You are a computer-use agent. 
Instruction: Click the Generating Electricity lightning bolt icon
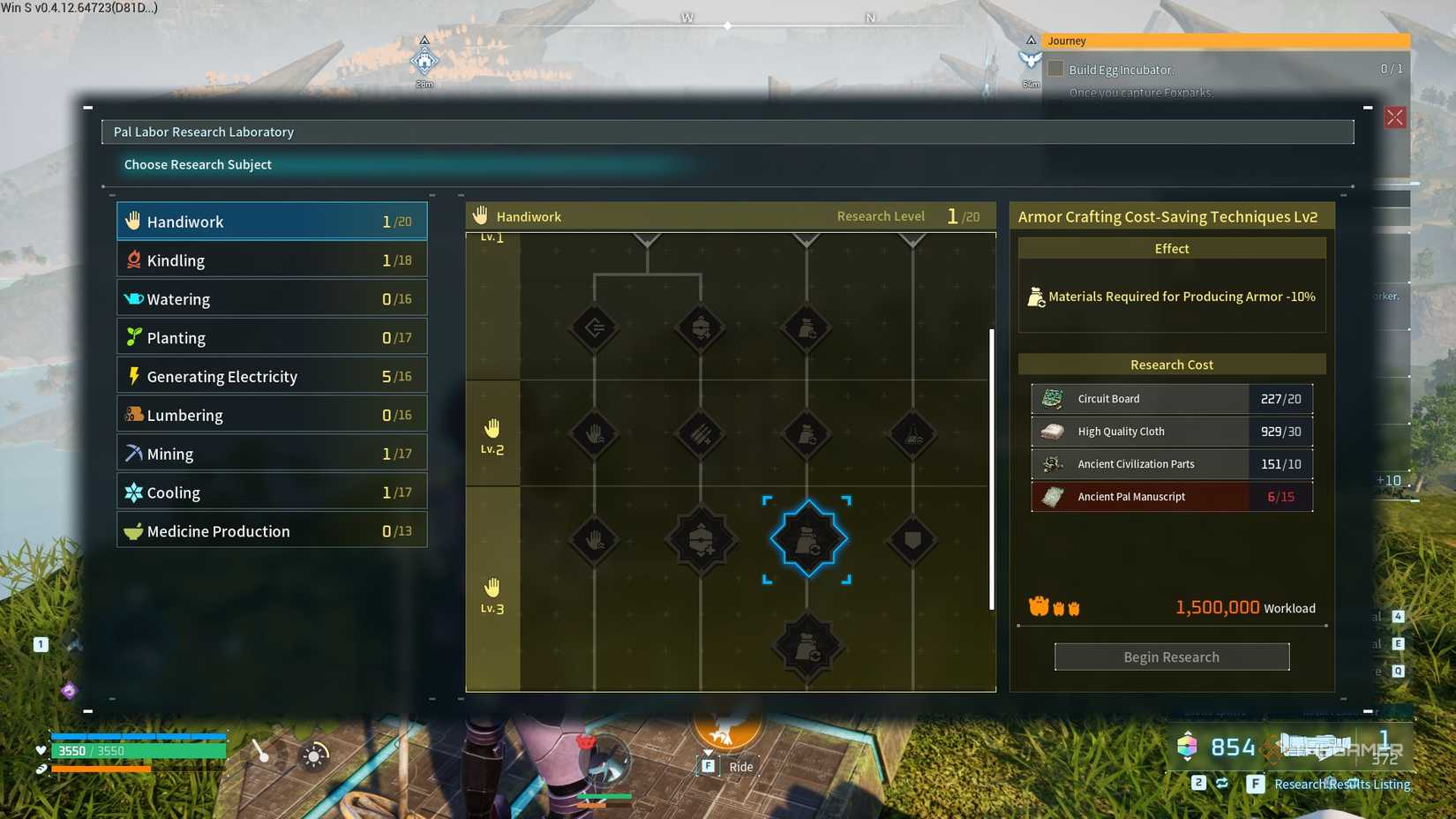[133, 375]
